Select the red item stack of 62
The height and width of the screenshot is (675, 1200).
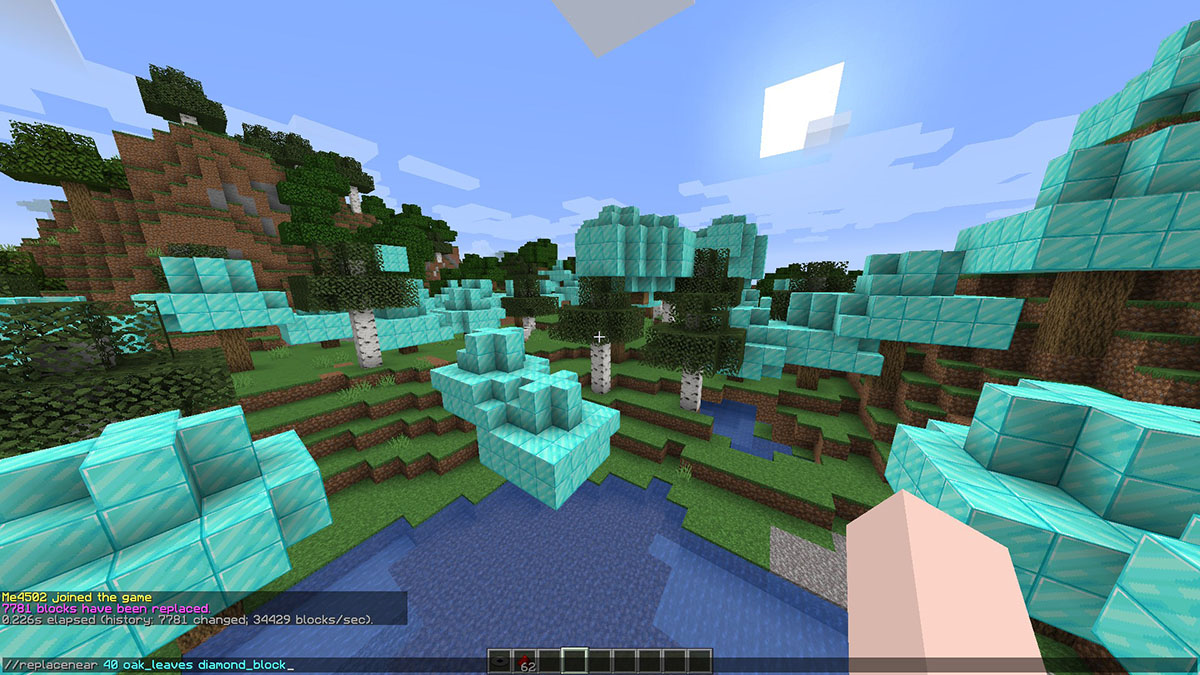point(525,660)
